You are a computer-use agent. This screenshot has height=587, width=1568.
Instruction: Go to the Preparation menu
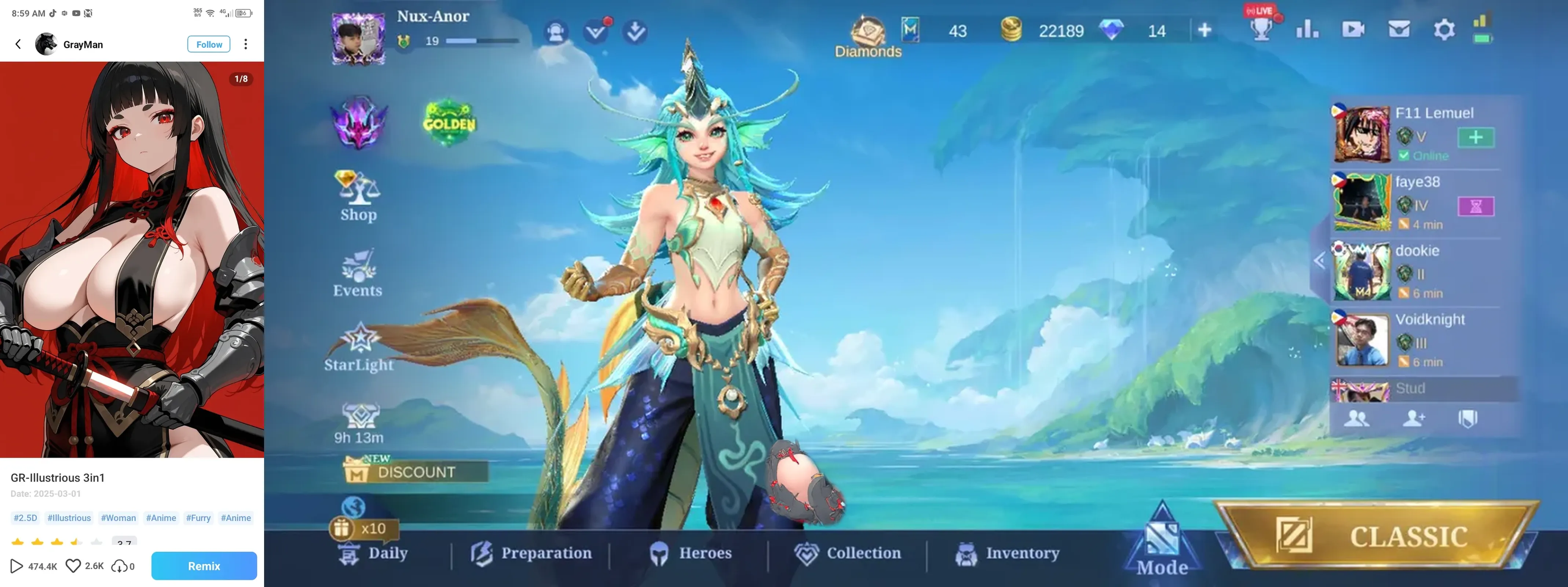pos(531,554)
